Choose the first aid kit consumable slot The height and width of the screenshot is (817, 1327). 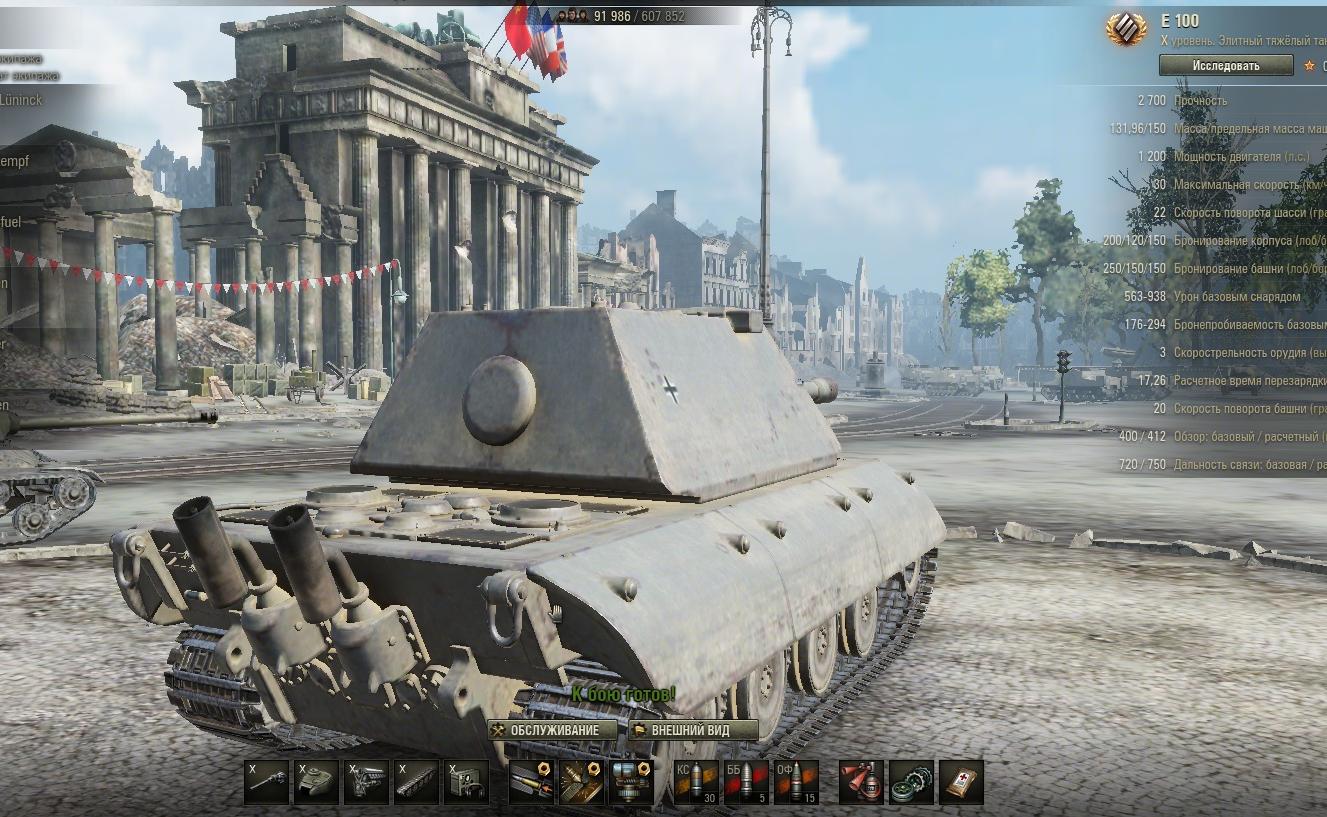point(961,782)
